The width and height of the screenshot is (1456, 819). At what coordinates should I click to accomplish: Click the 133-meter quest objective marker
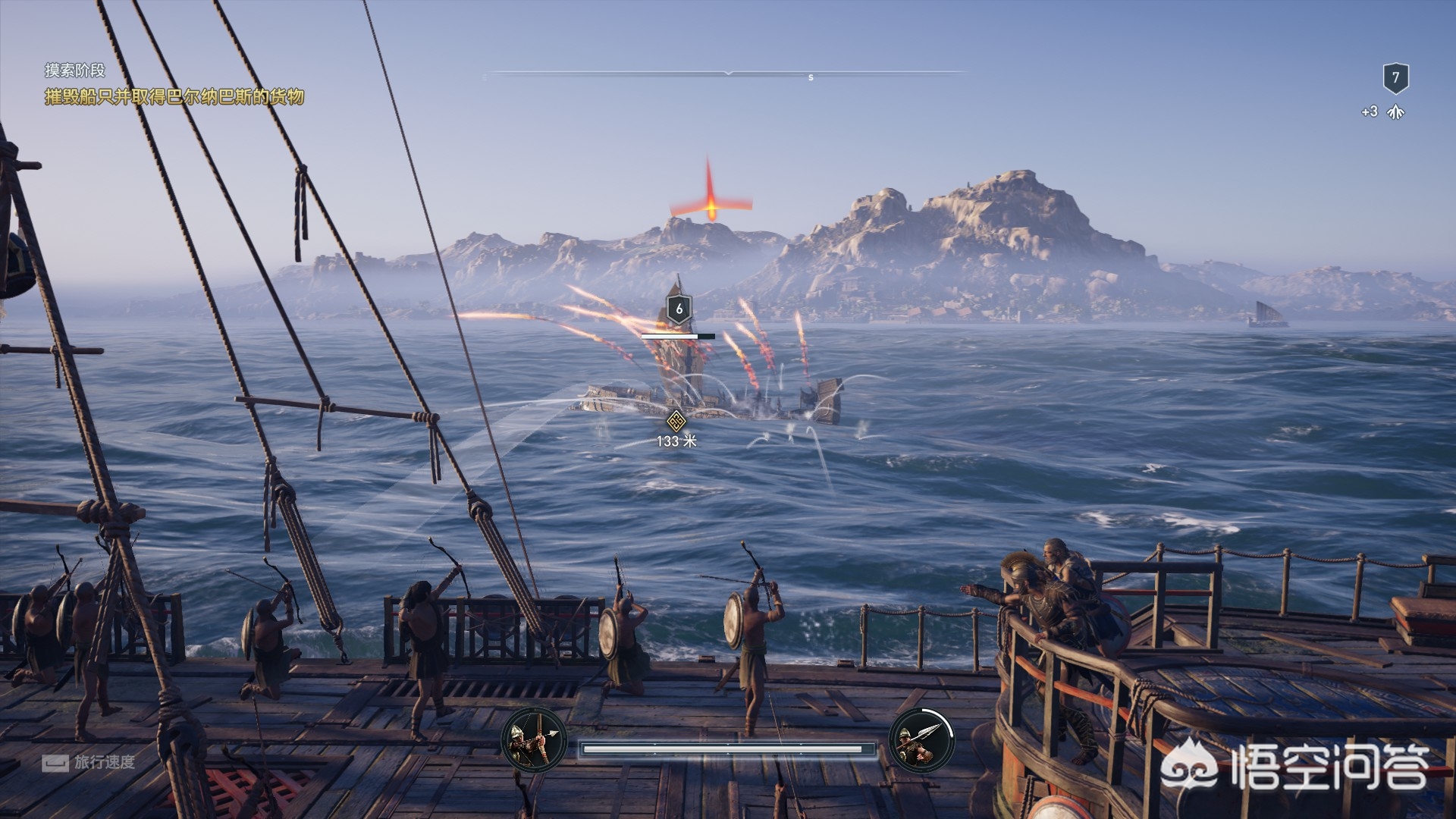[676, 421]
